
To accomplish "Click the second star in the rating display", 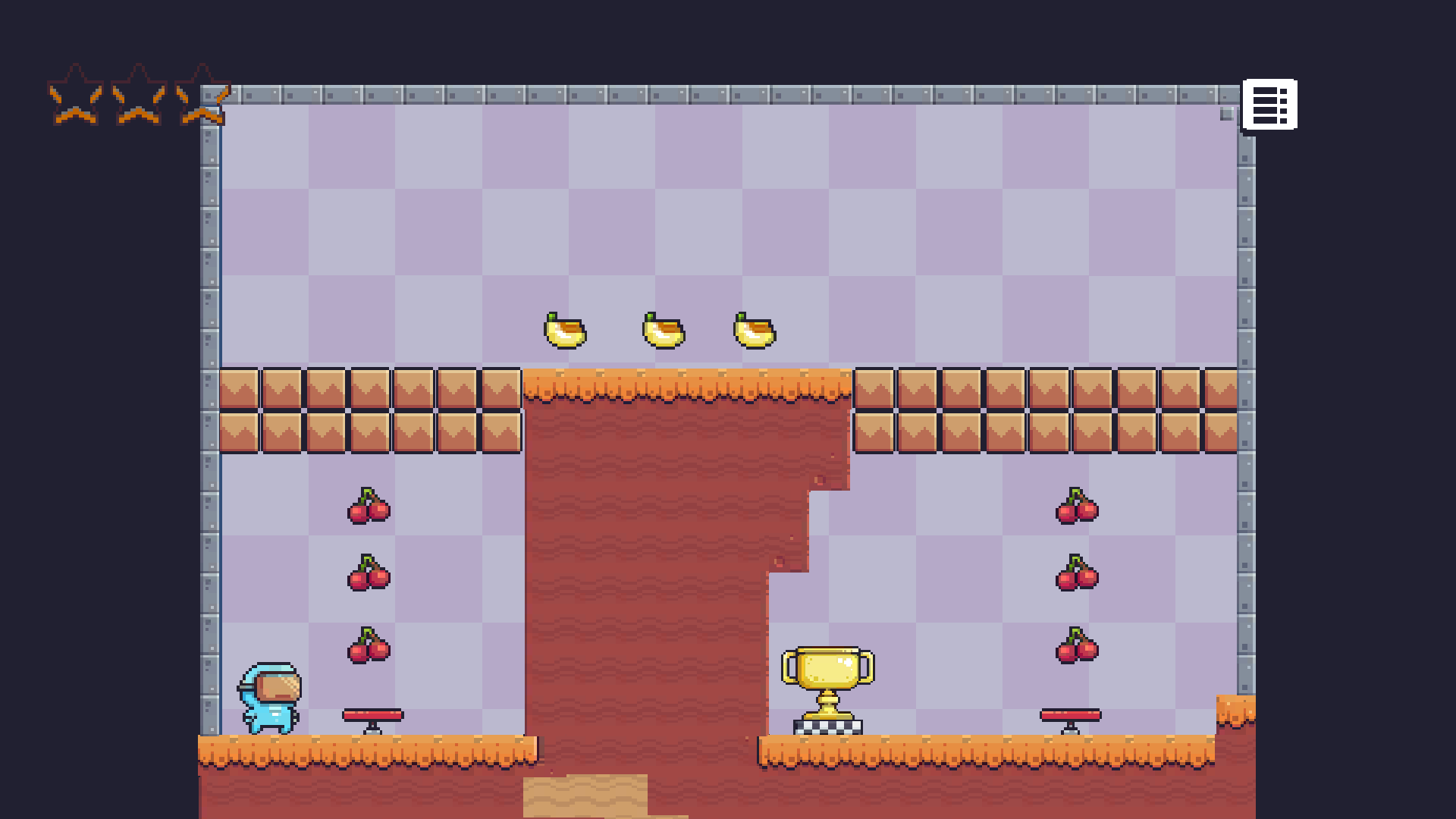I will coord(138,97).
